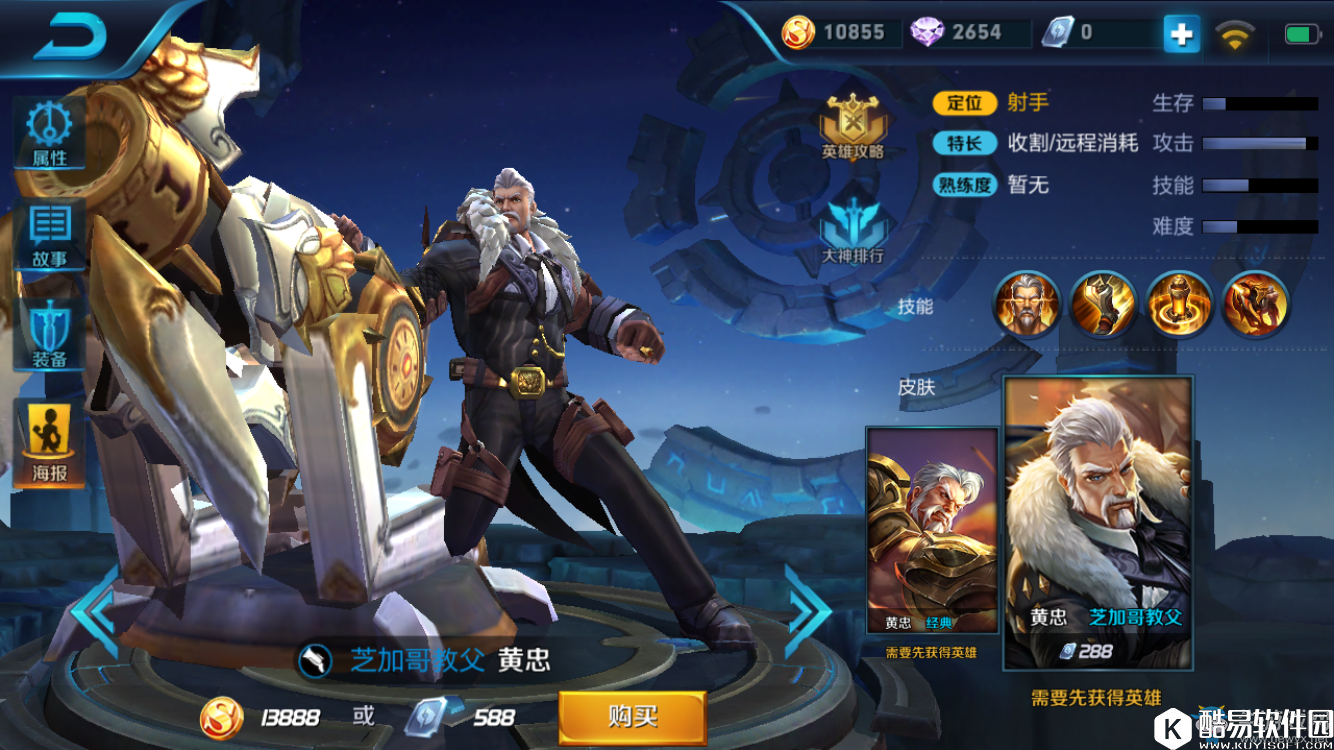Choose the 经典 classic skin thumbnail
This screenshot has width=1334, height=750.
(x=932, y=530)
